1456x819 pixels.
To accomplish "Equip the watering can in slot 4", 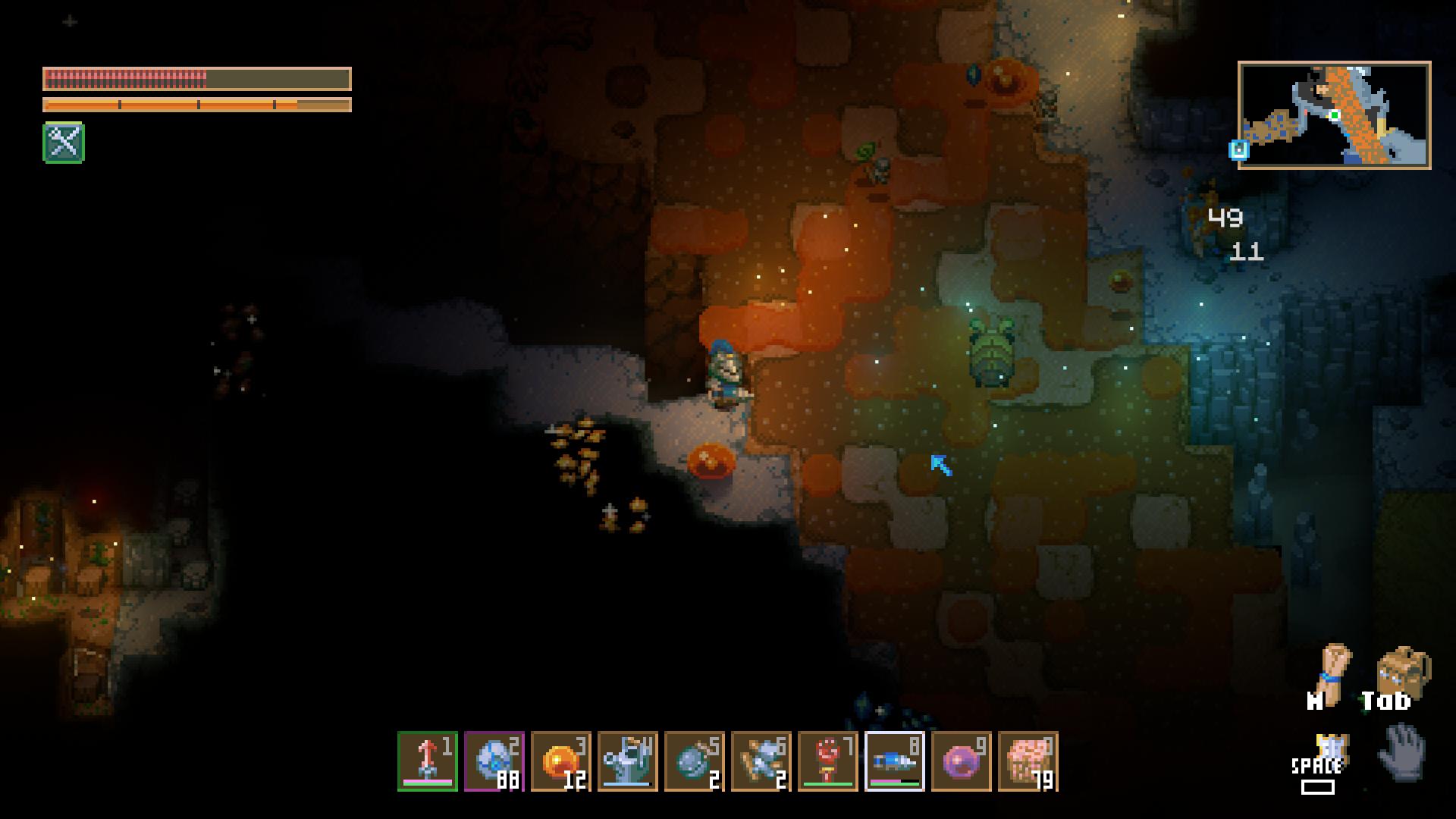I will pos(628,761).
